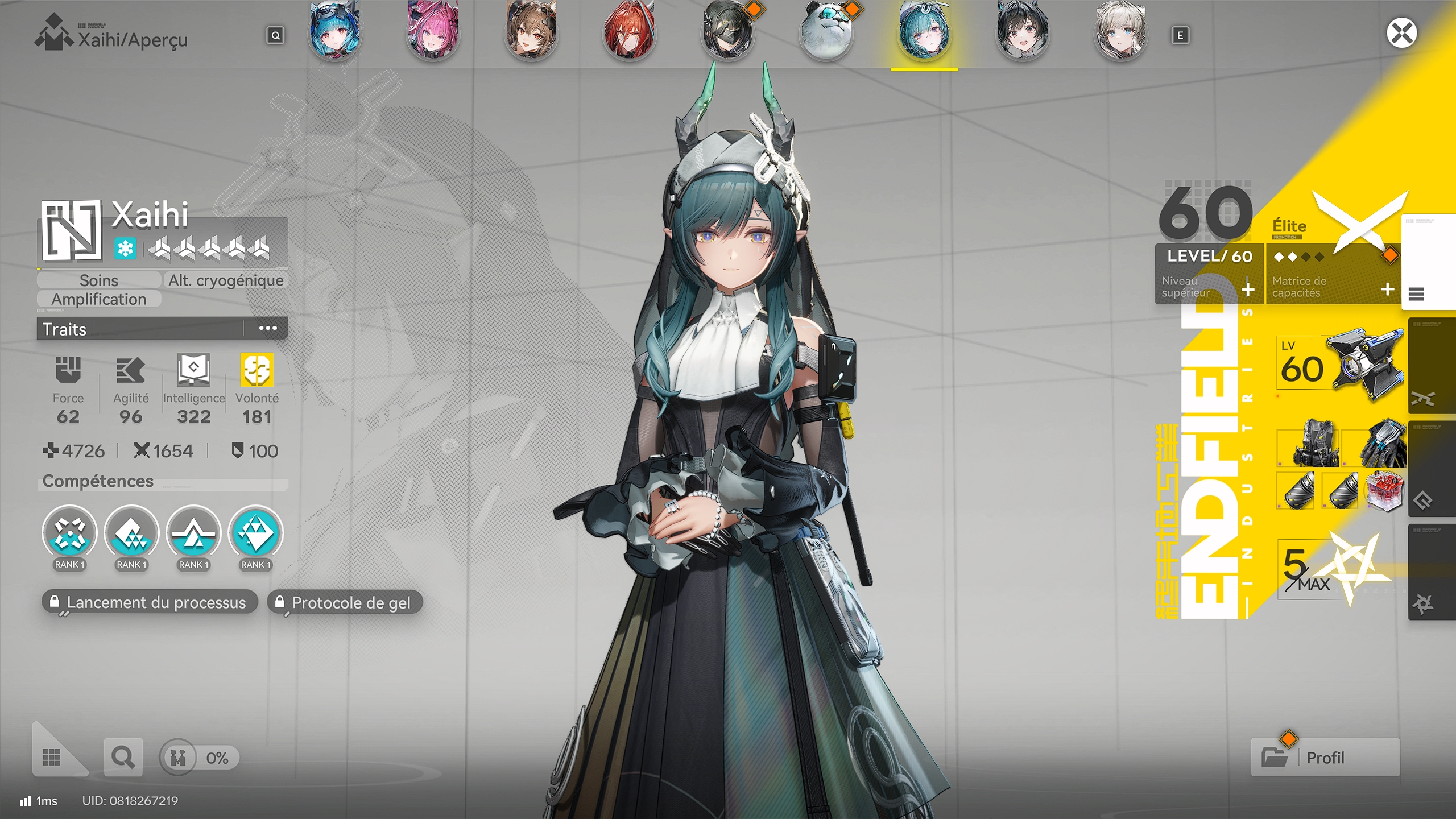Switch to the panda character portrait

coord(826,31)
